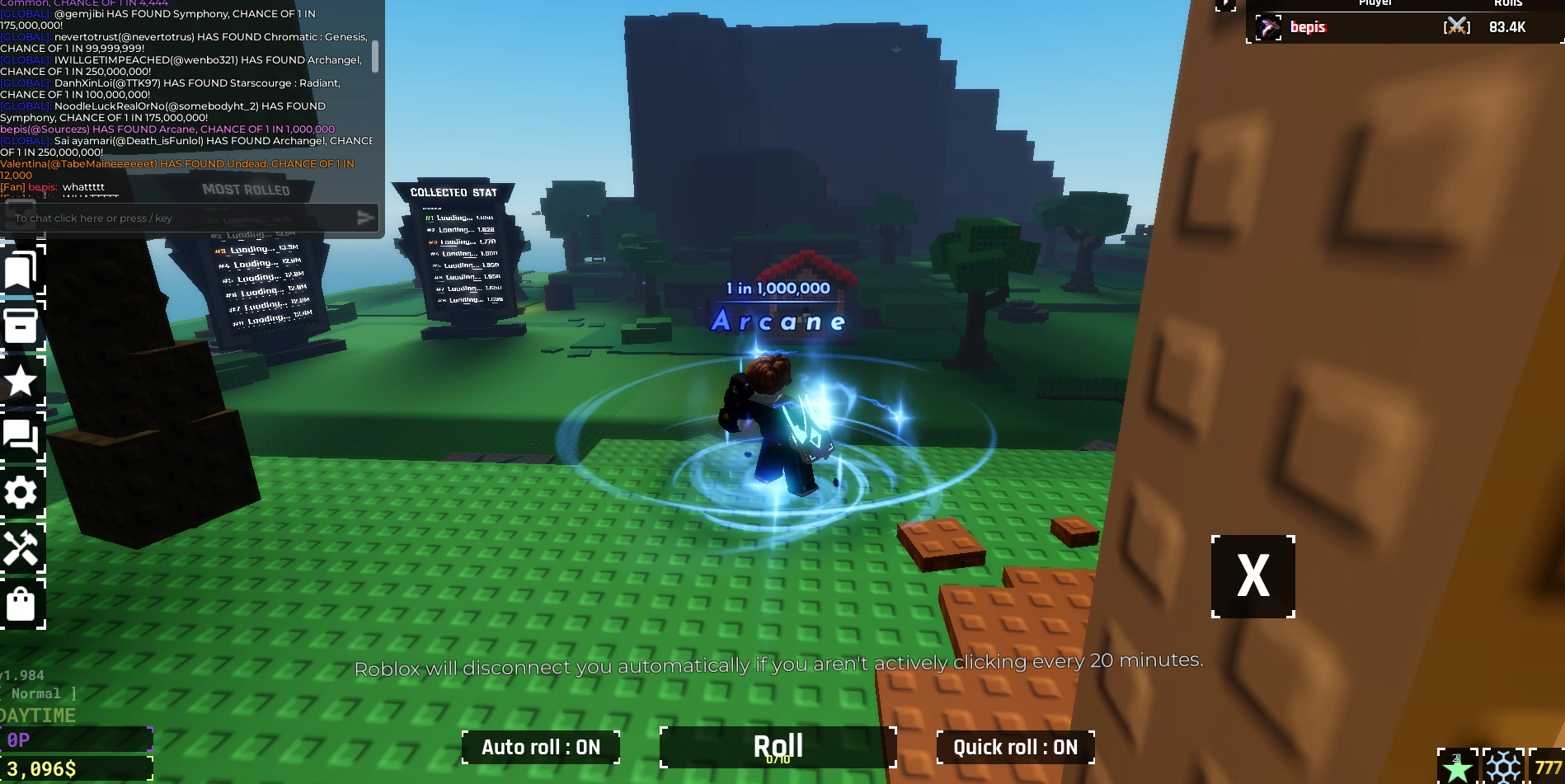The image size is (1565, 784).
Task: Select the star favorites sidebar icon
Action: [x=21, y=381]
